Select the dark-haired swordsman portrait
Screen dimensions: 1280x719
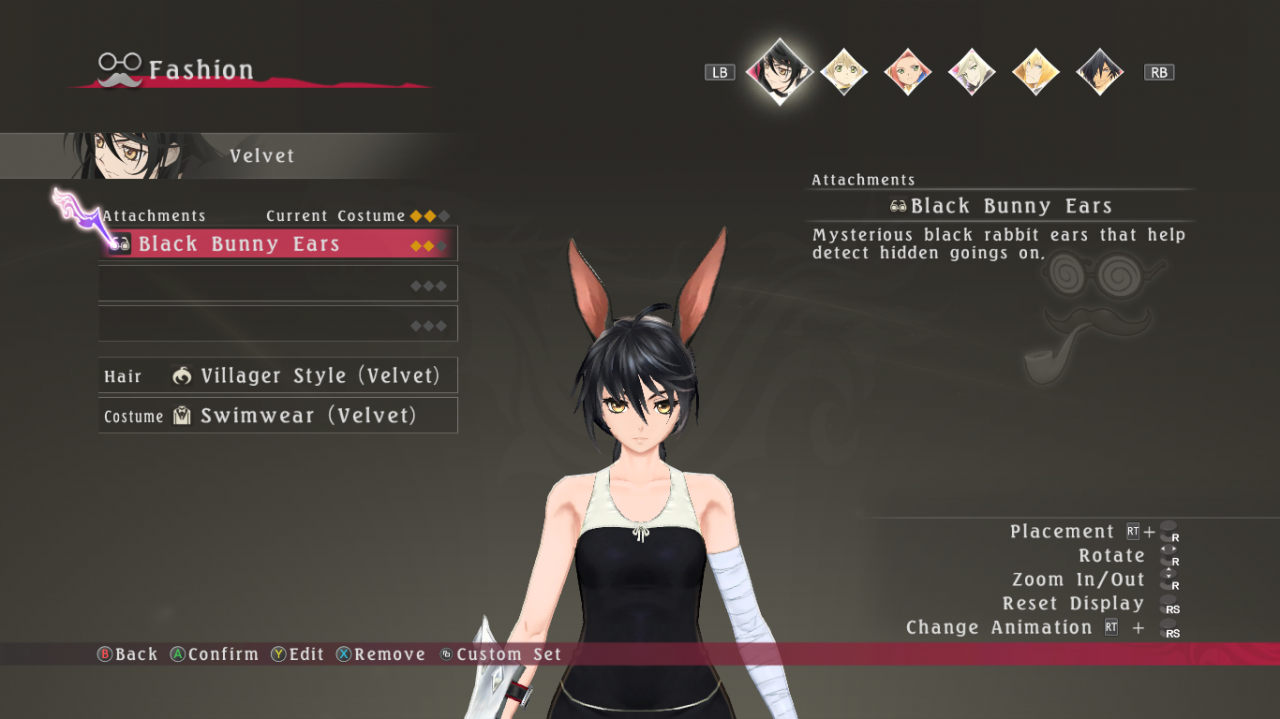tap(1099, 72)
